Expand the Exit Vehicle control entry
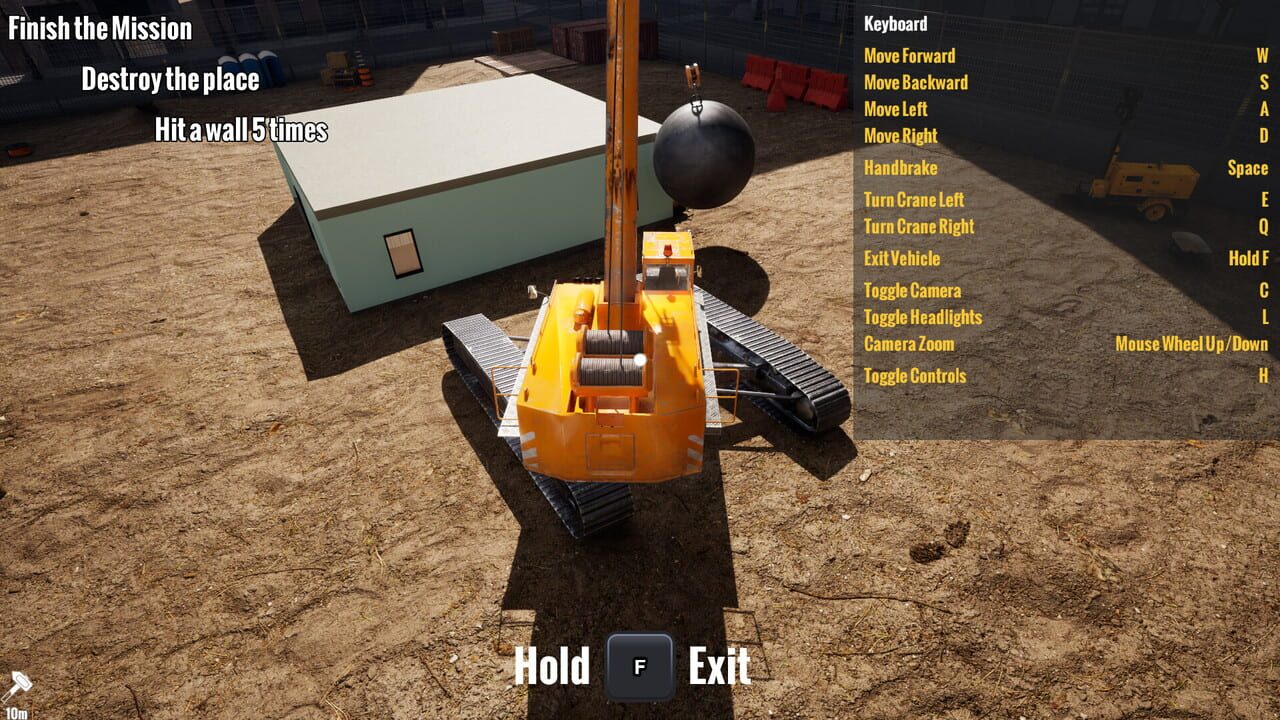1280x720 pixels. (x=902, y=258)
